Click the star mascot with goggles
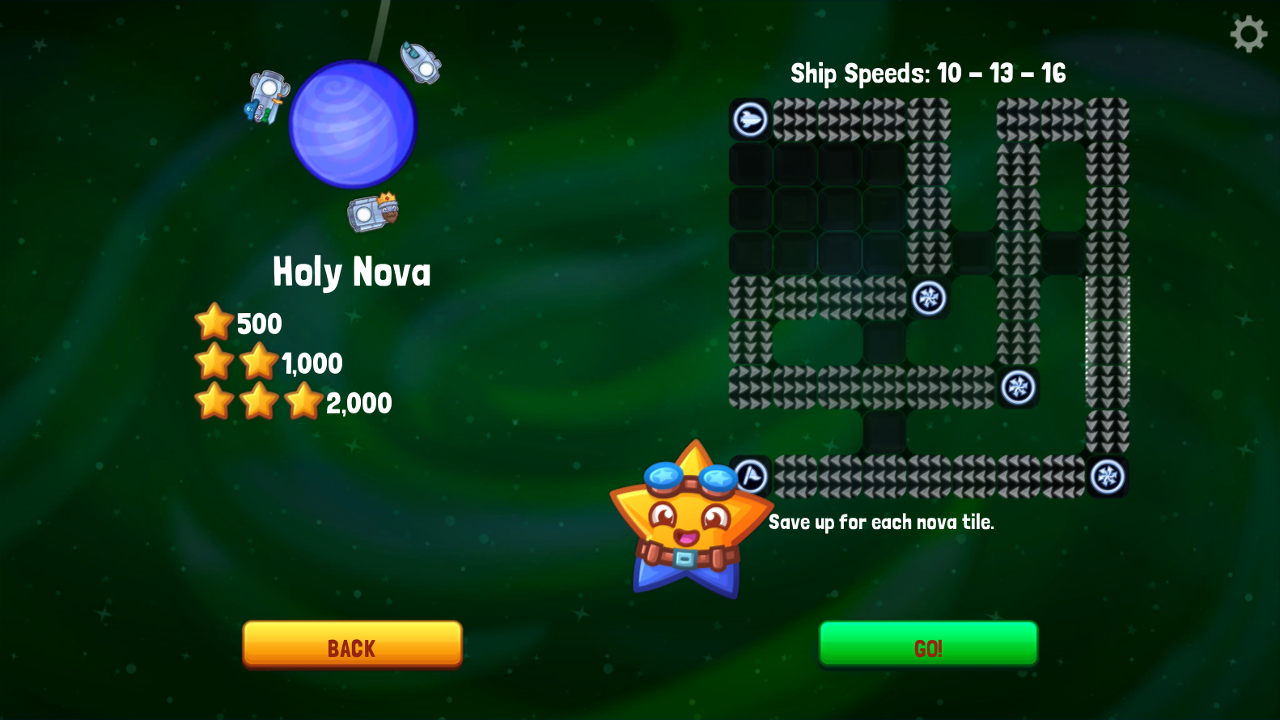Image resolution: width=1280 pixels, height=720 pixels. click(690, 520)
